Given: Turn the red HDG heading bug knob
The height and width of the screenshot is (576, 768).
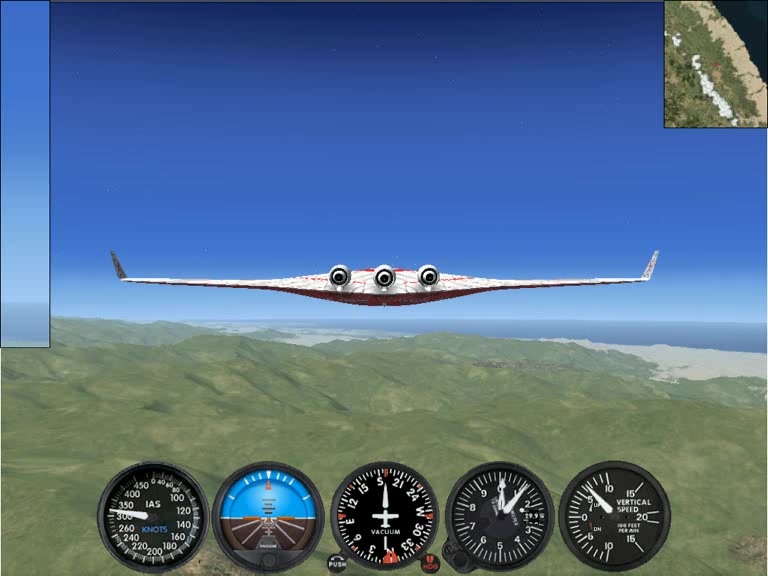Looking at the screenshot, I should coord(430,564).
